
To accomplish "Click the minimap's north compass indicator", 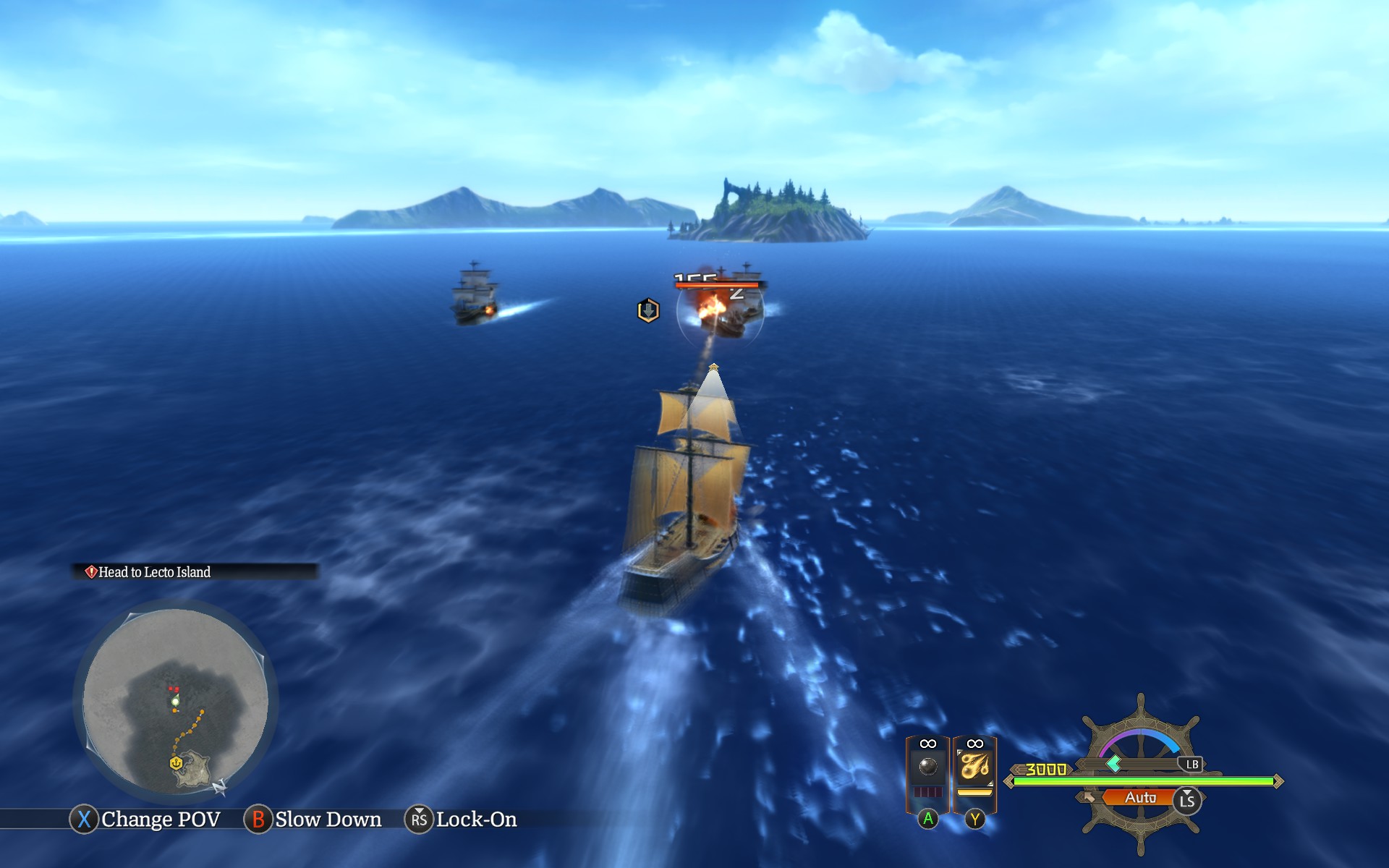I will pyautogui.click(x=220, y=786).
